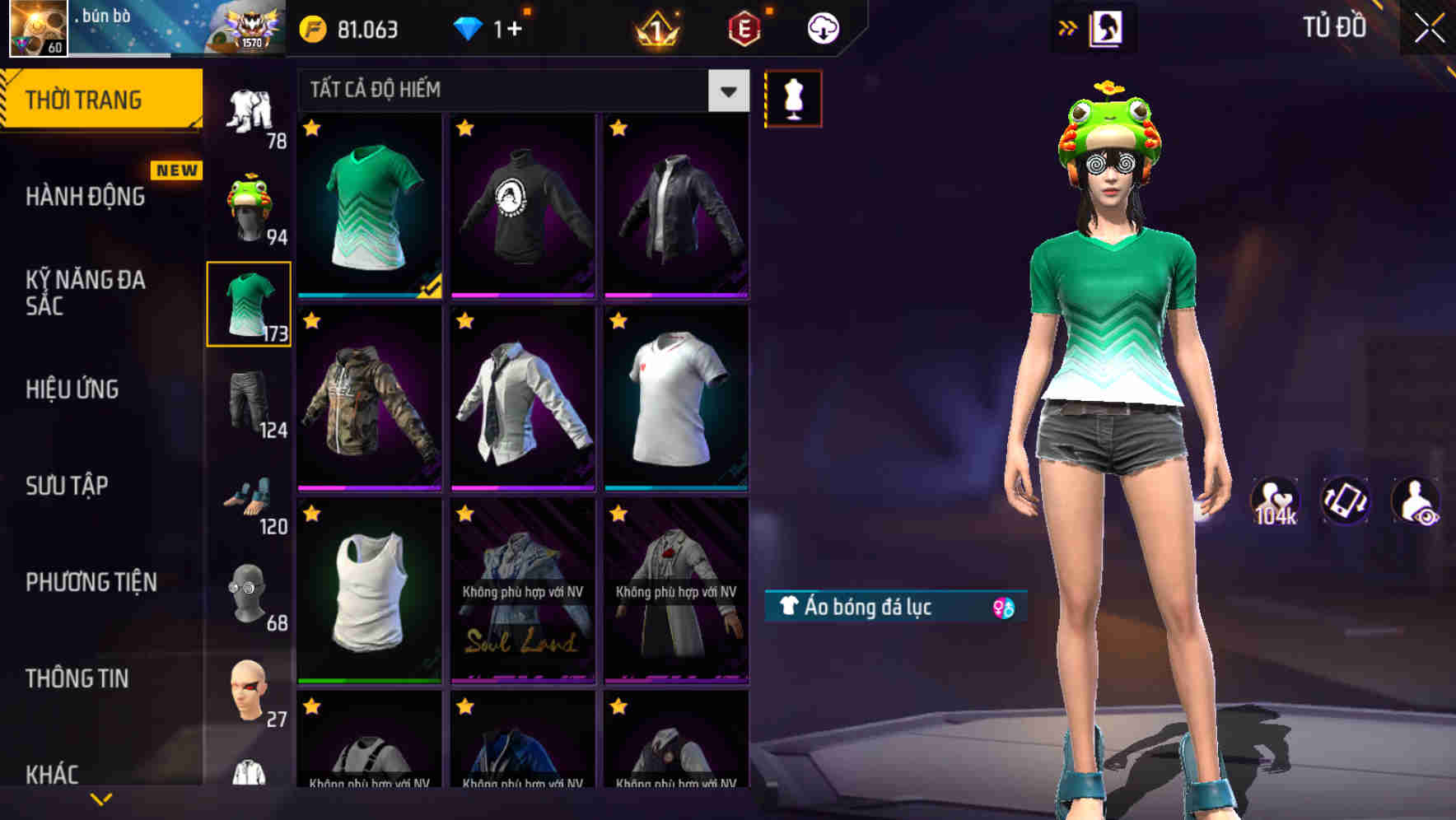The width and height of the screenshot is (1456, 820).
Task: Click the mannequin outfit preview icon
Action: (792, 98)
